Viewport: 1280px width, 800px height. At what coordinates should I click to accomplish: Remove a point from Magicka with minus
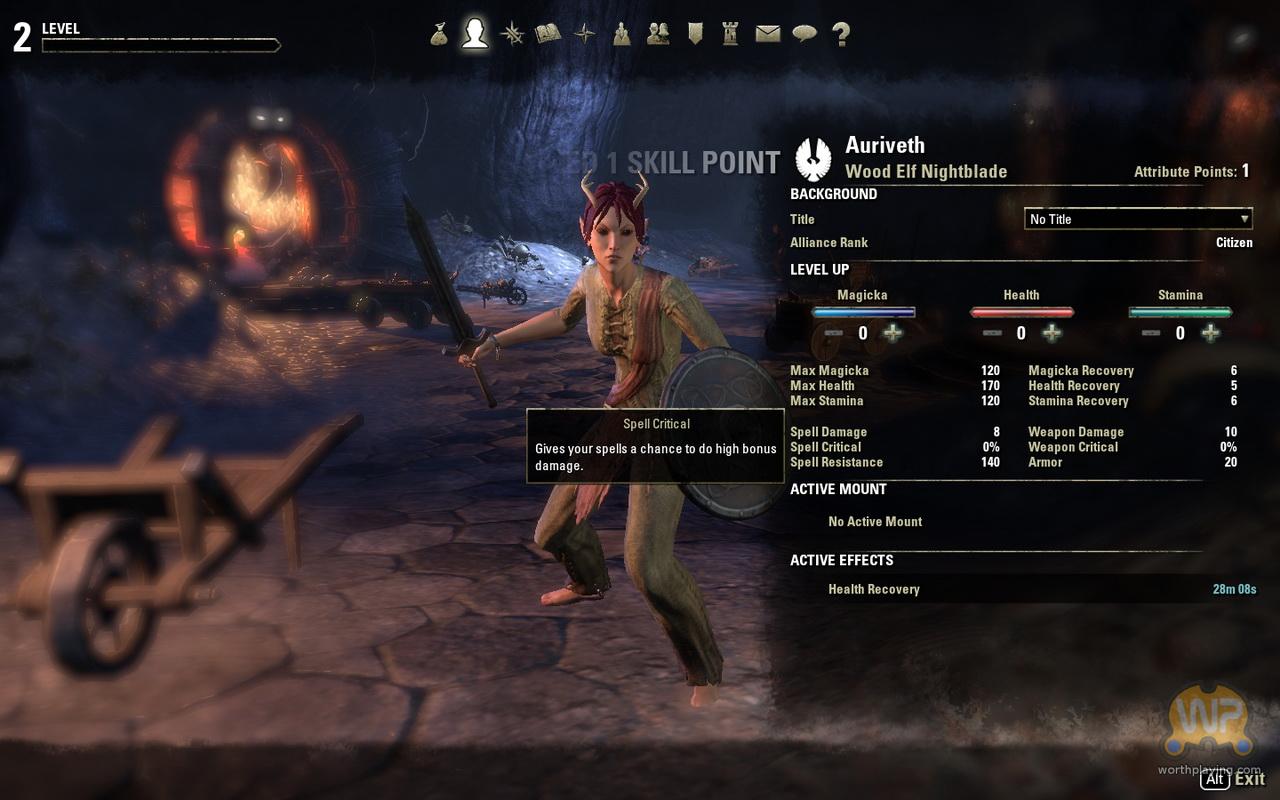pyautogui.click(x=833, y=333)
